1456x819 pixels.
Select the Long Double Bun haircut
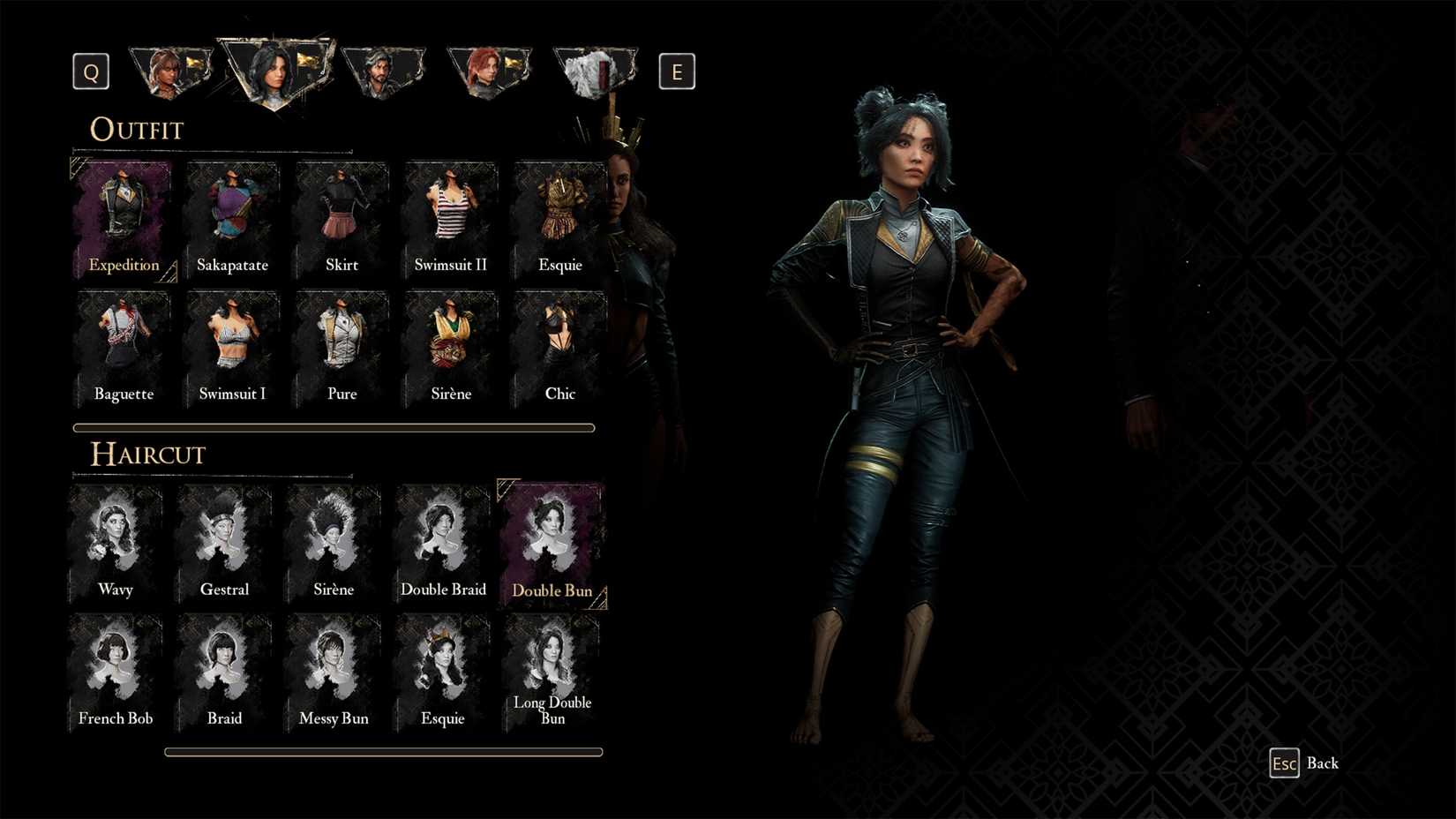click(552, 662)
